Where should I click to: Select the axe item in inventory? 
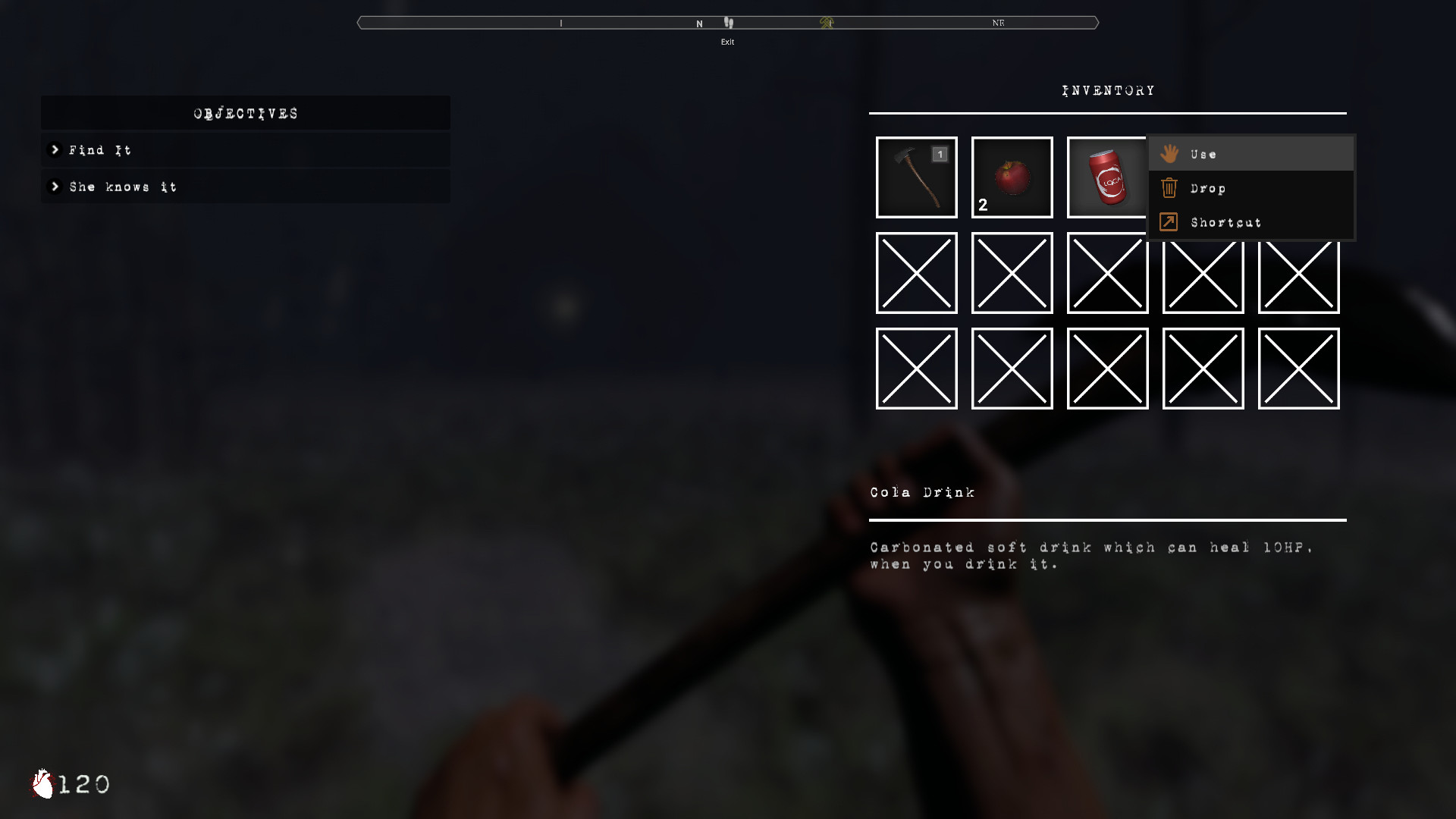click(x=916, y=177)
